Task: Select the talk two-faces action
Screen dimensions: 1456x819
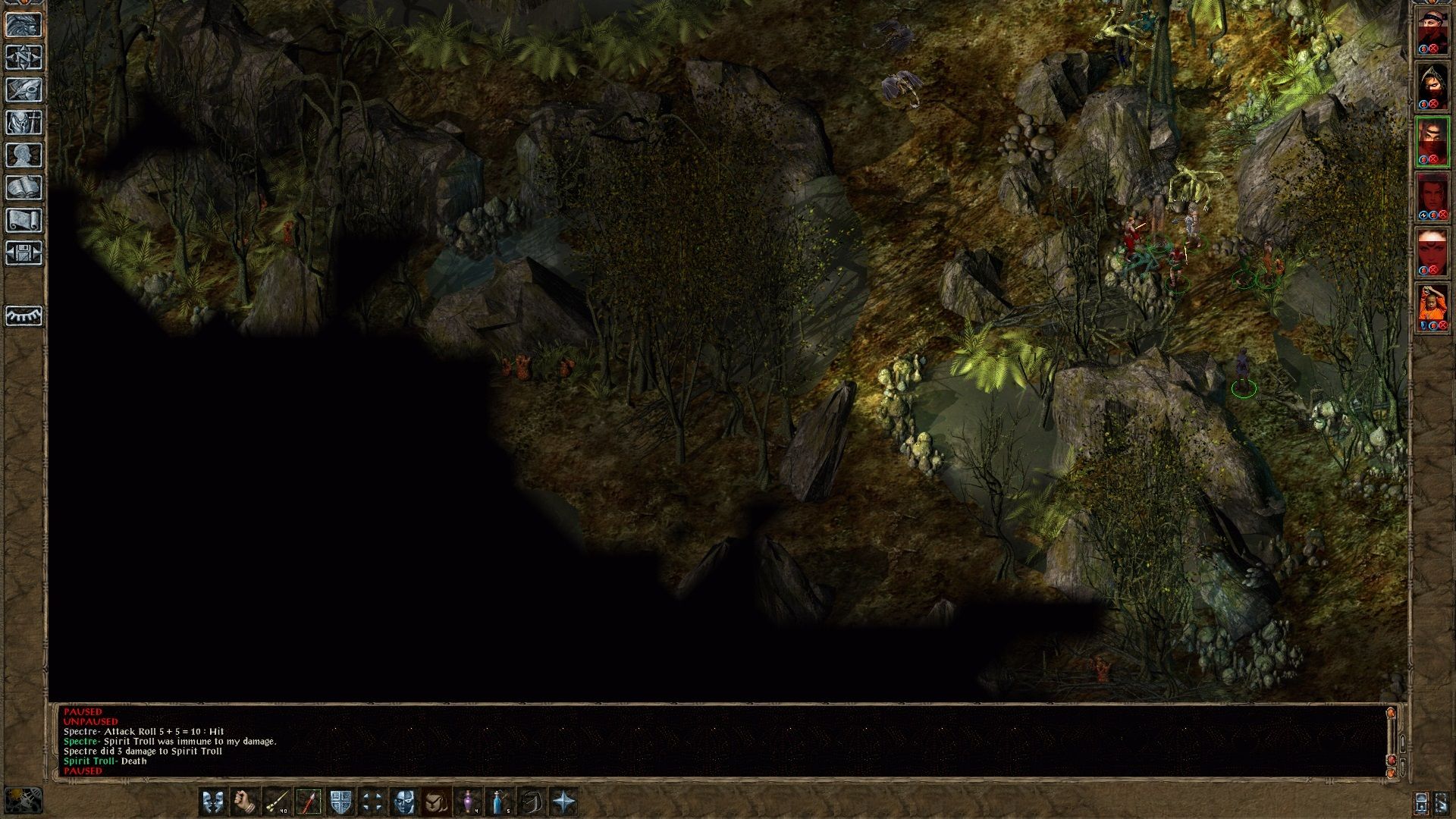Action: pyautogui.click(x=213, y=802)
